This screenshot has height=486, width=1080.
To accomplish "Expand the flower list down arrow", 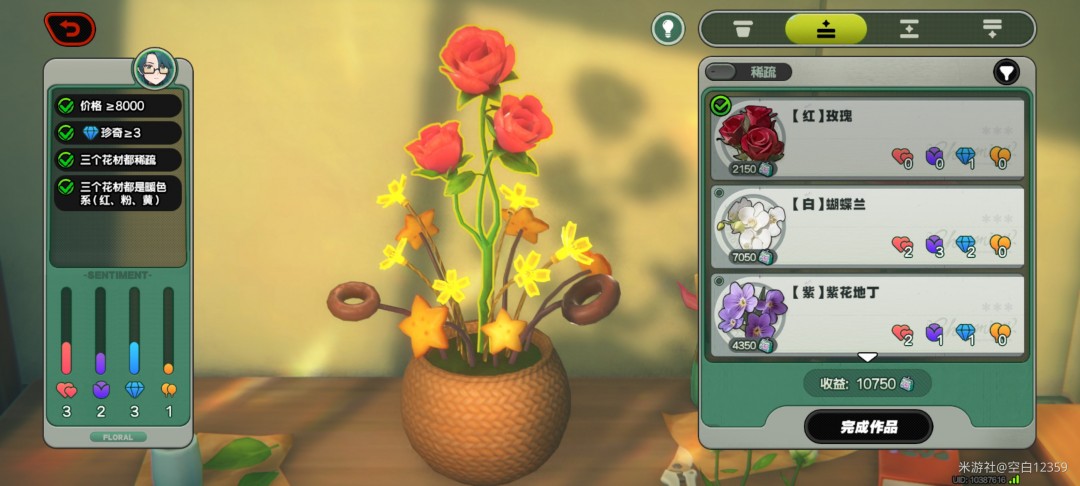I will (867, 357).
